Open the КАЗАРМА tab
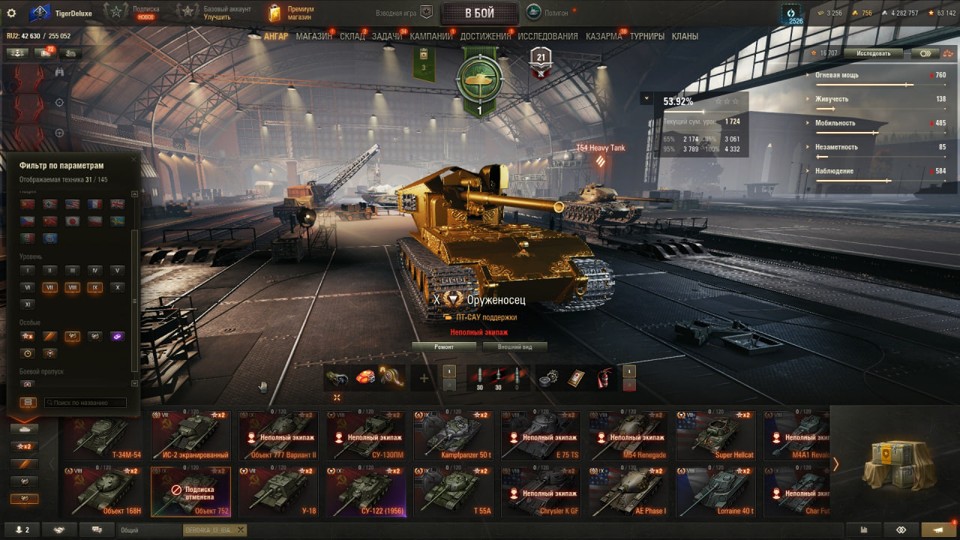Viewport: 960px width, 540px height. [603, 36]
